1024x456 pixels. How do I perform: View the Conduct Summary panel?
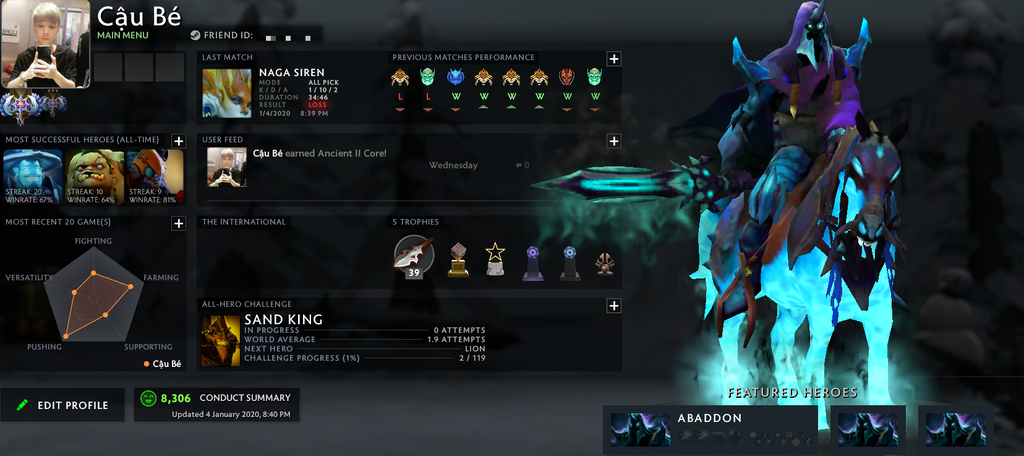(216, 405)
